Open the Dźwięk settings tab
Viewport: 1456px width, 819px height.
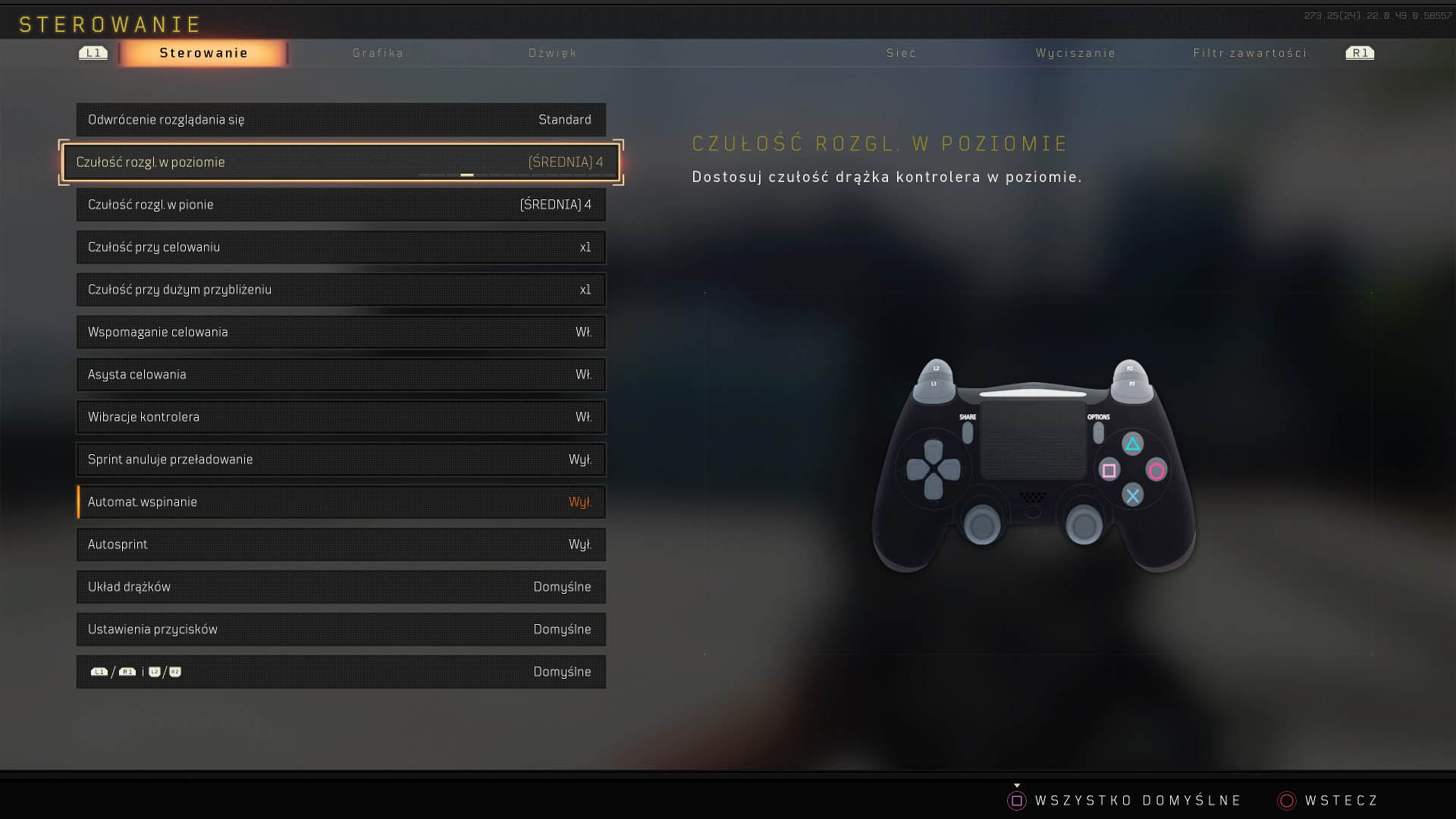552,53
